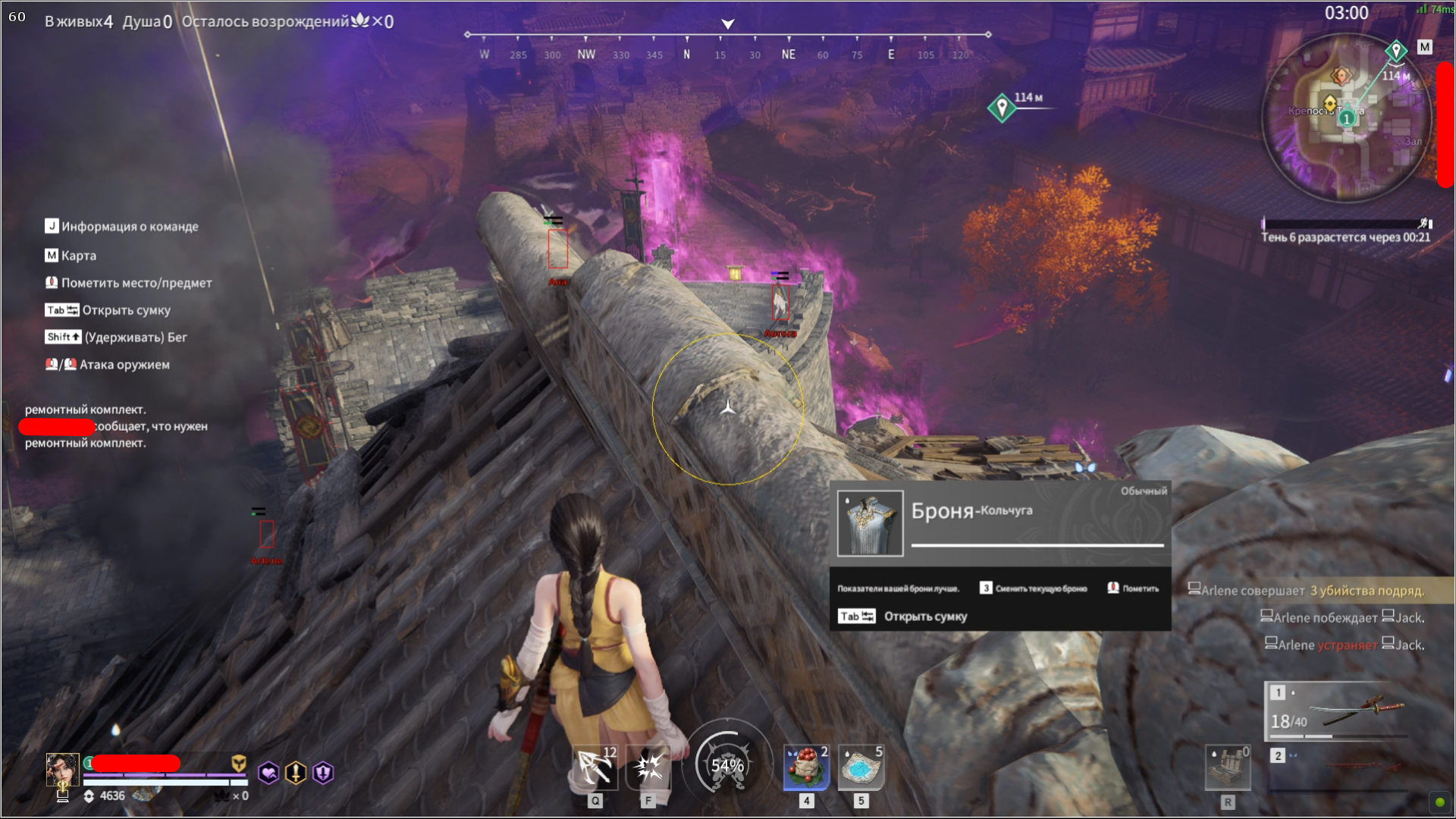Select the blue armor powder item slot

[861, 767]
